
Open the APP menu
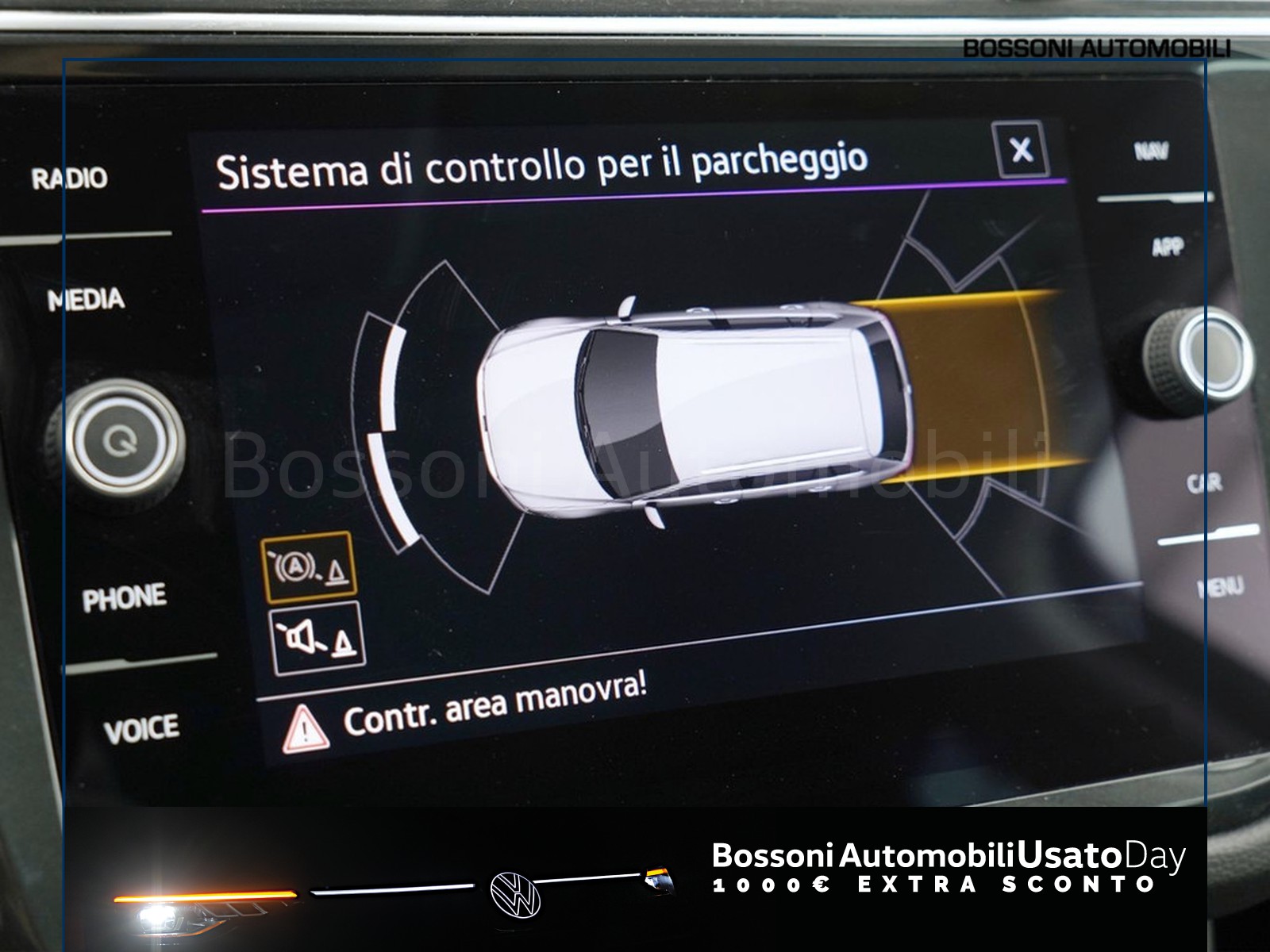coord(1168,248)
